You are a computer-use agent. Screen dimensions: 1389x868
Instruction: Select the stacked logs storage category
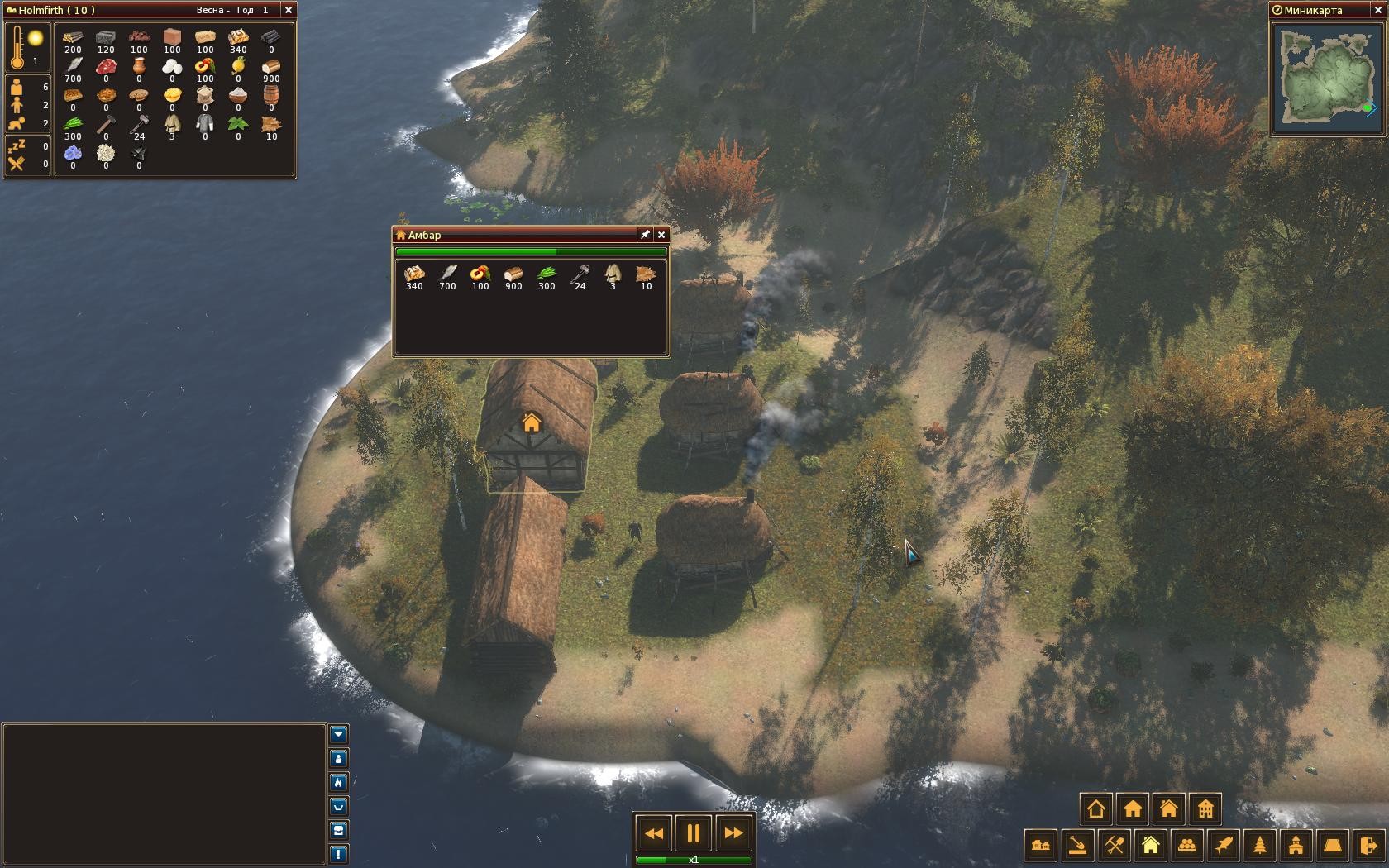1187,846
